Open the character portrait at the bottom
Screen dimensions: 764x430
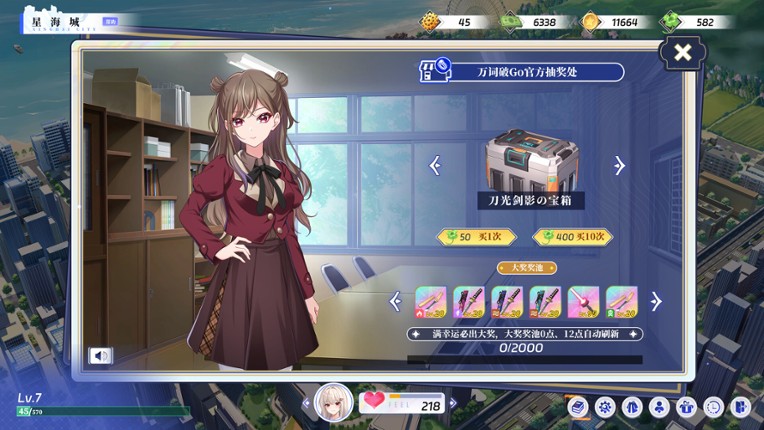tap(333, 402)
